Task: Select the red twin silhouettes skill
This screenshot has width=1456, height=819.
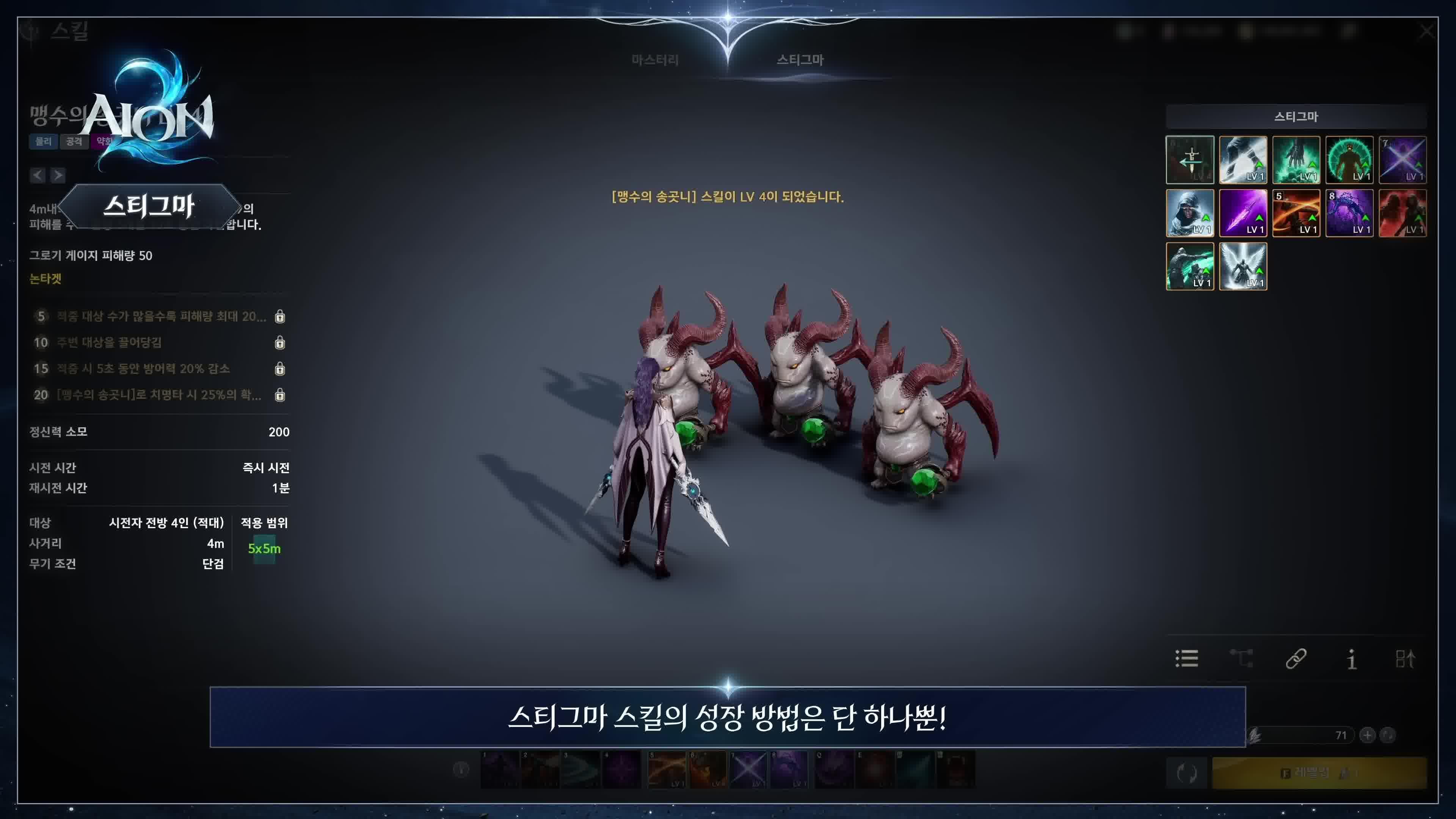Action: (x=1402, y=213)
